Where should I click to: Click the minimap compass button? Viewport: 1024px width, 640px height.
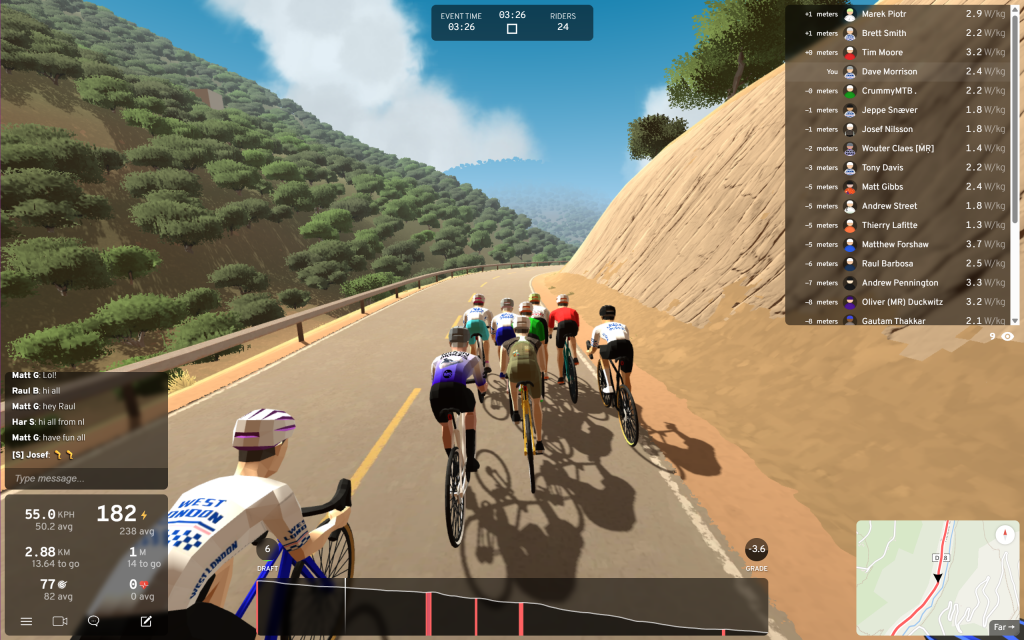point(1006,534)
